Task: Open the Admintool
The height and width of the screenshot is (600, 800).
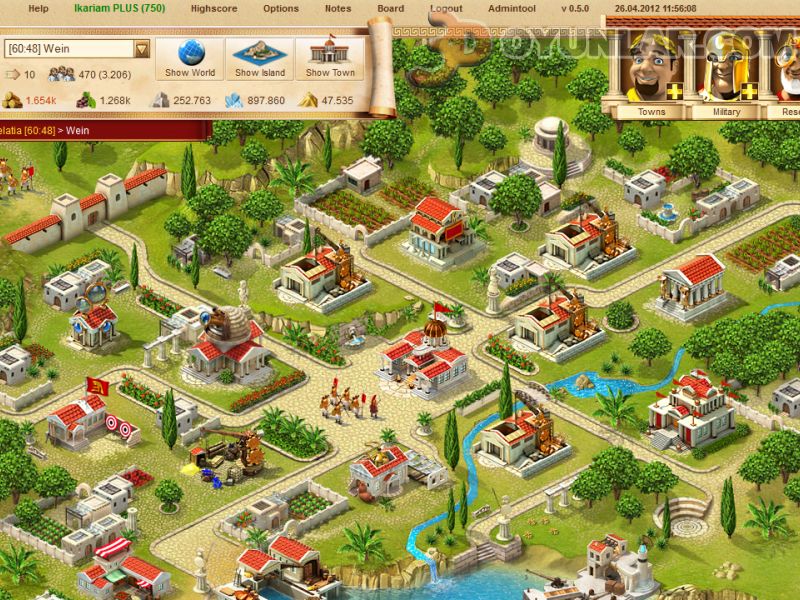Action: [x=511, y=9]
